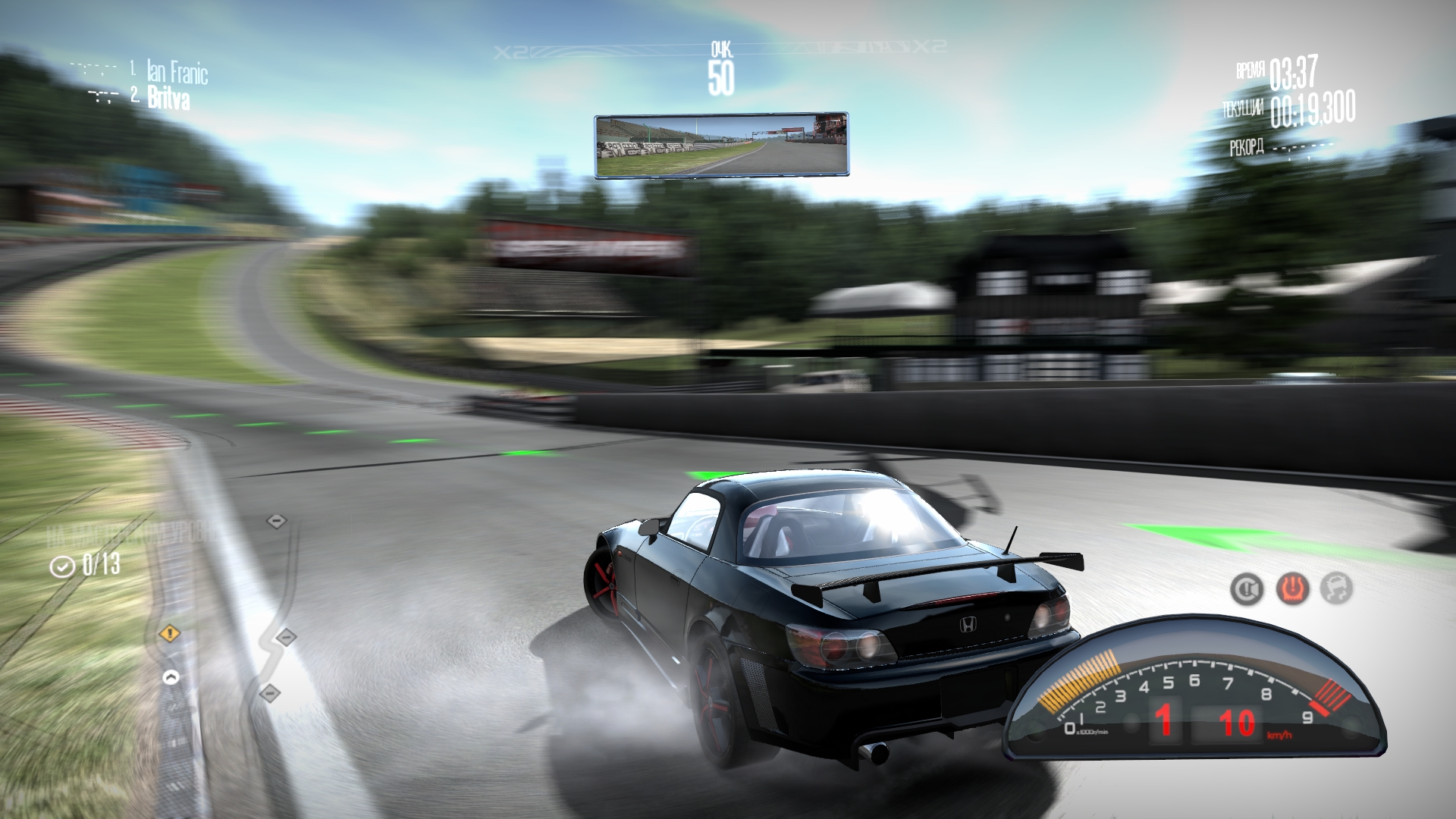Toggle the skidding car stability icon

(1336, 588)
